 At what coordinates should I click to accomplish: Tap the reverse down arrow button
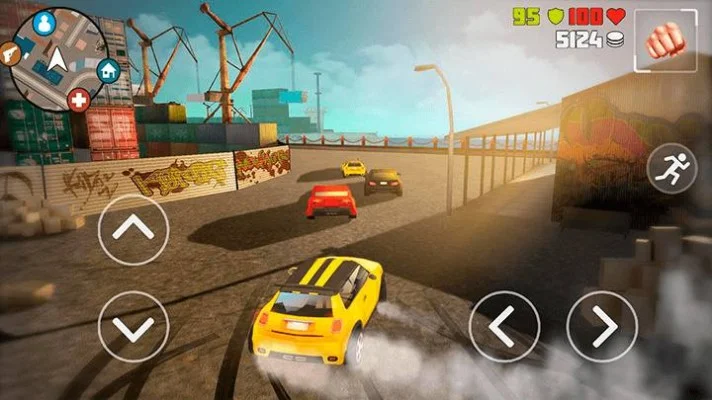pyautogui.click(x=134, y=327)
